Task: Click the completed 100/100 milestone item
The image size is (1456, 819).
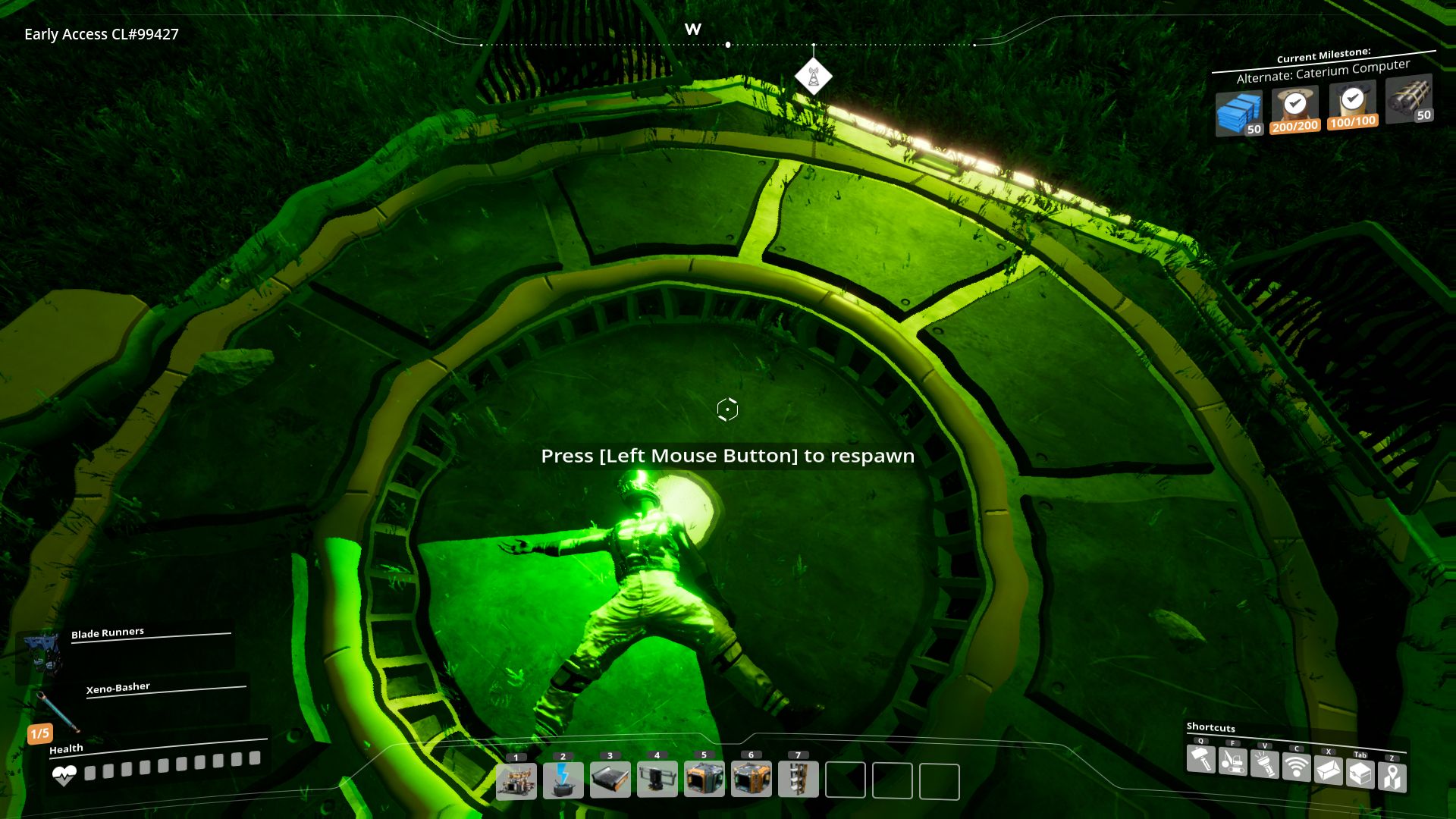Action: (1352, 105)
